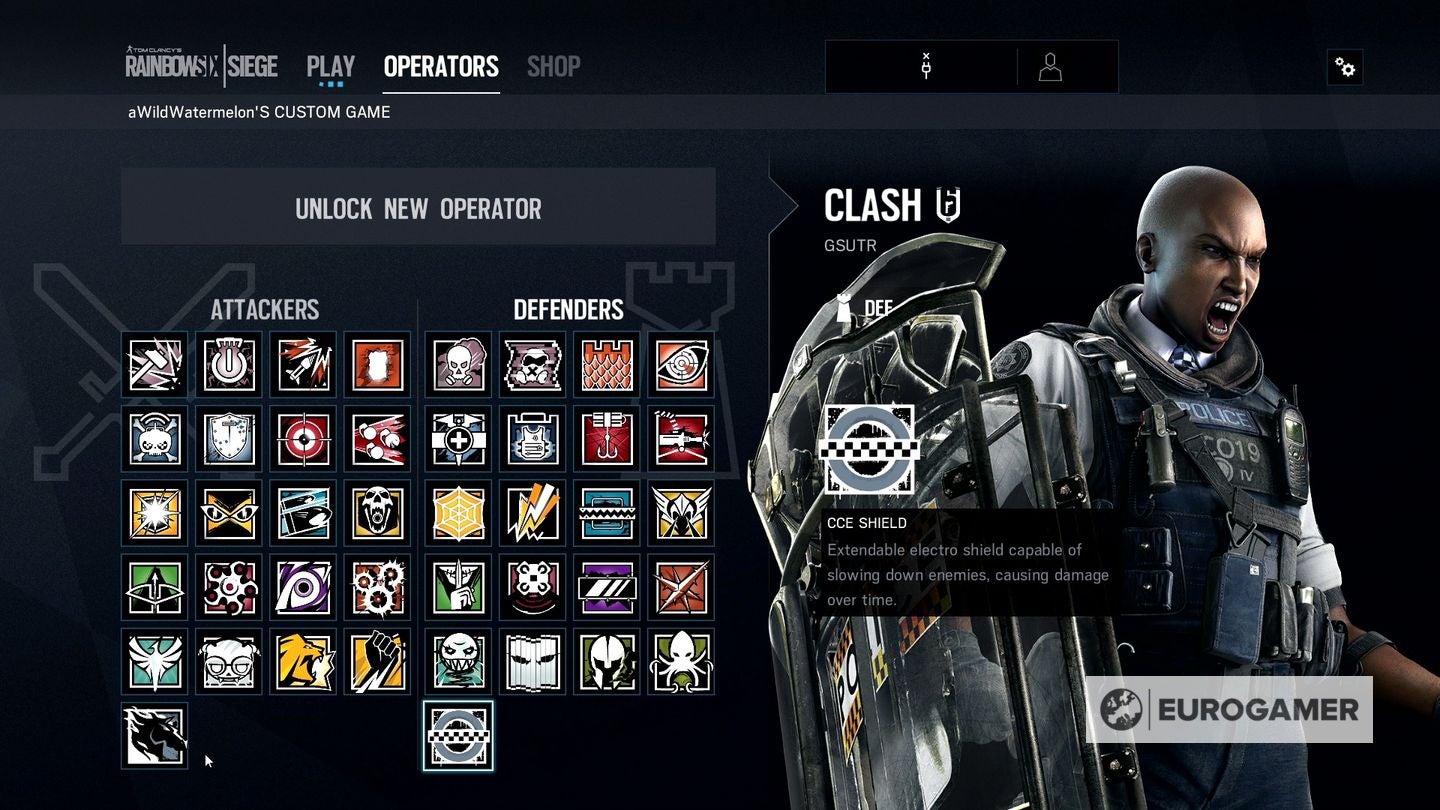This screenshot has width=1440, height=810.
Task: Switch to the SHOP tab
Action: click(553, 67)
